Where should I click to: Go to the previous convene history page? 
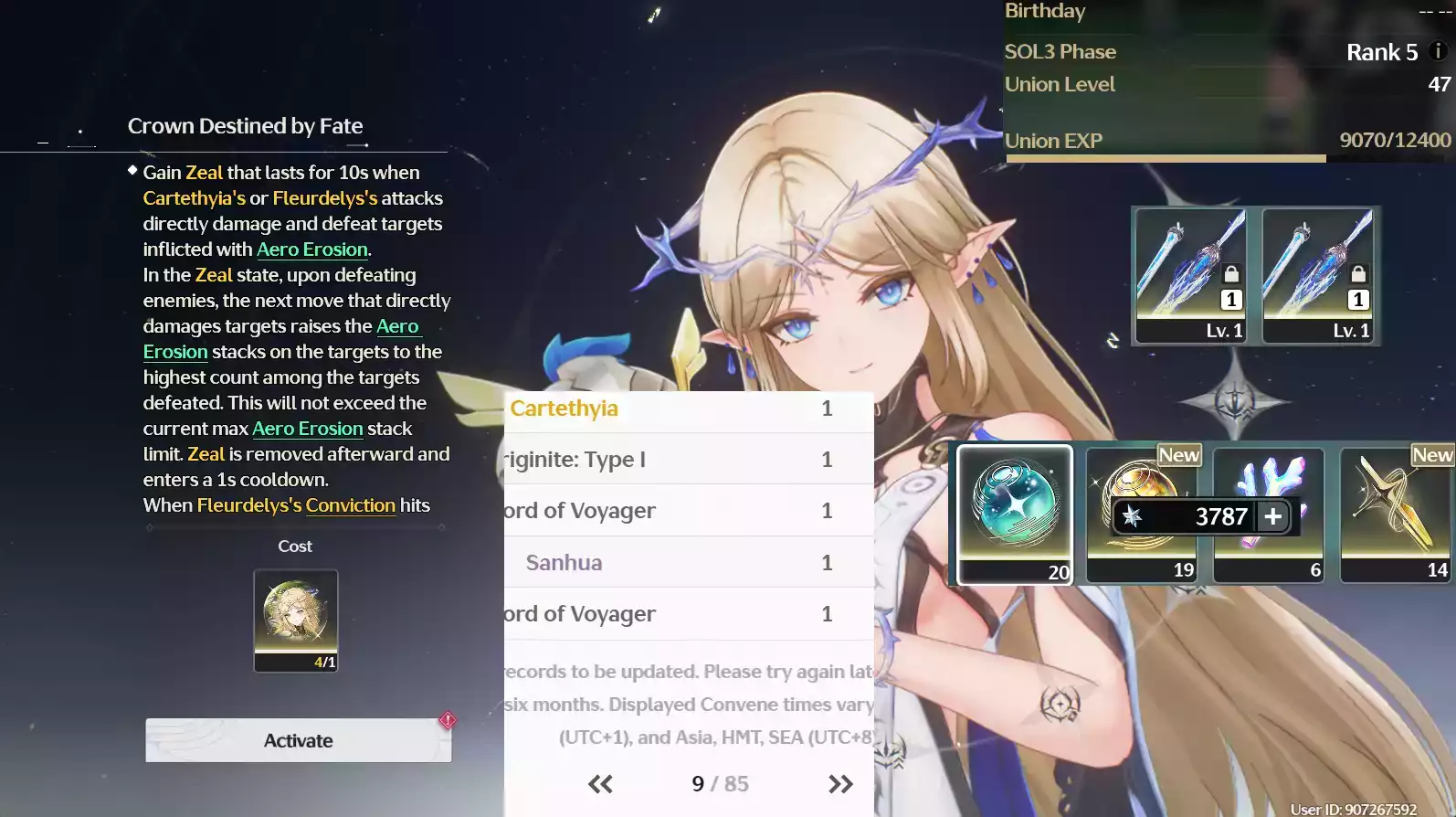[600, 784]
